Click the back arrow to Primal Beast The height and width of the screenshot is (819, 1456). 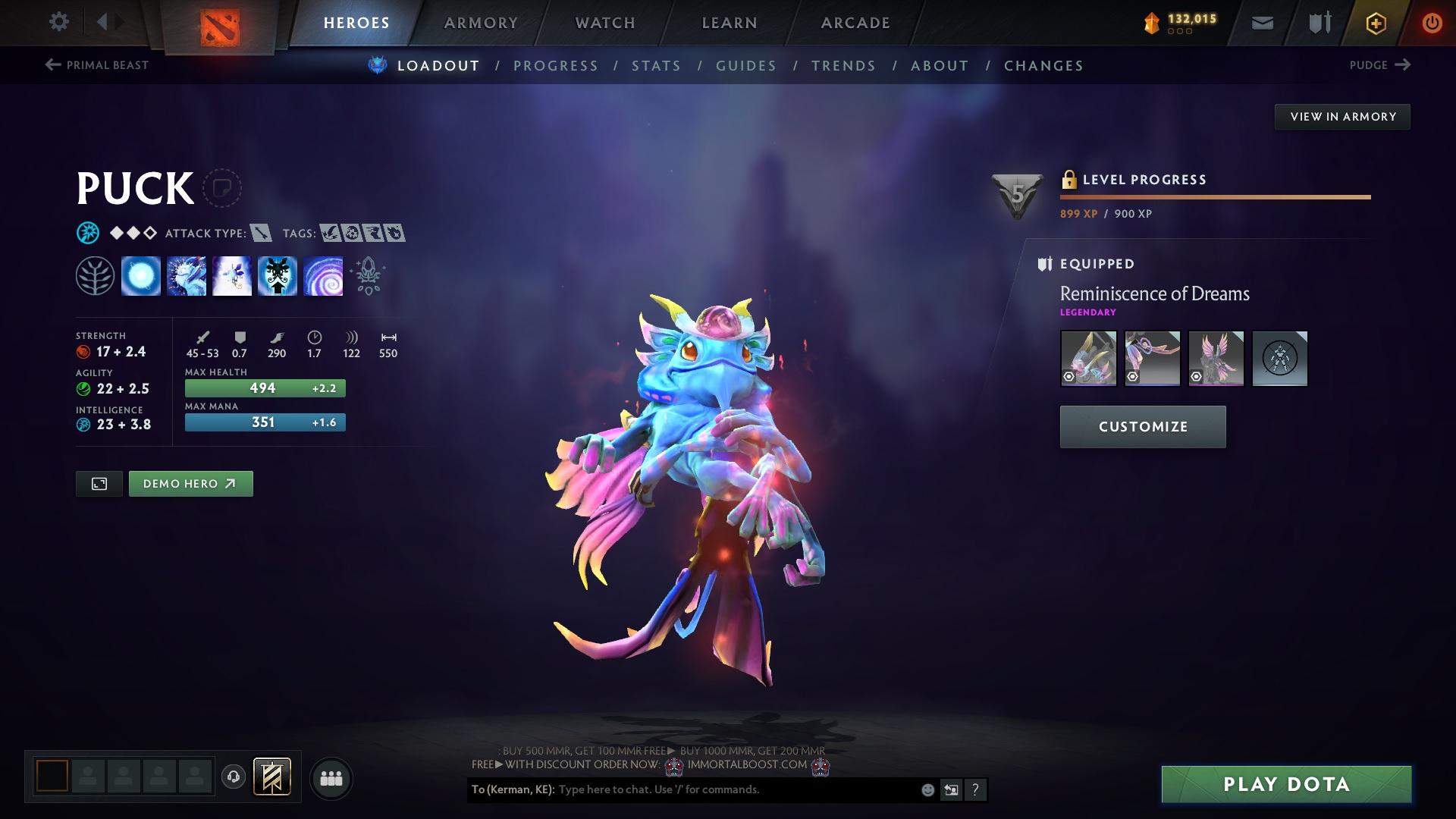coord(51,65)
